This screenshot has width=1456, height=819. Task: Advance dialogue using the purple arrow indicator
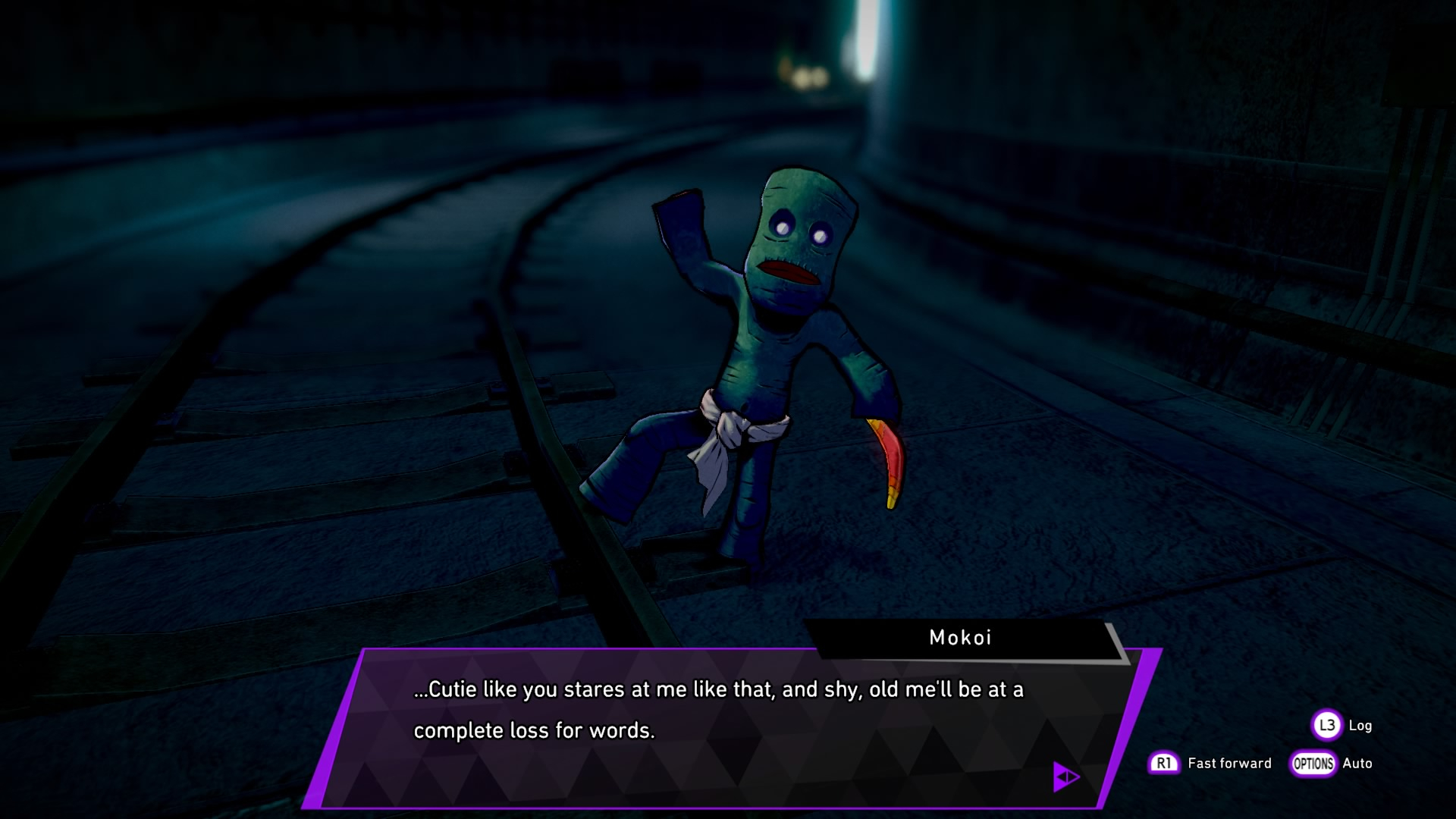tap(1065, 777)
